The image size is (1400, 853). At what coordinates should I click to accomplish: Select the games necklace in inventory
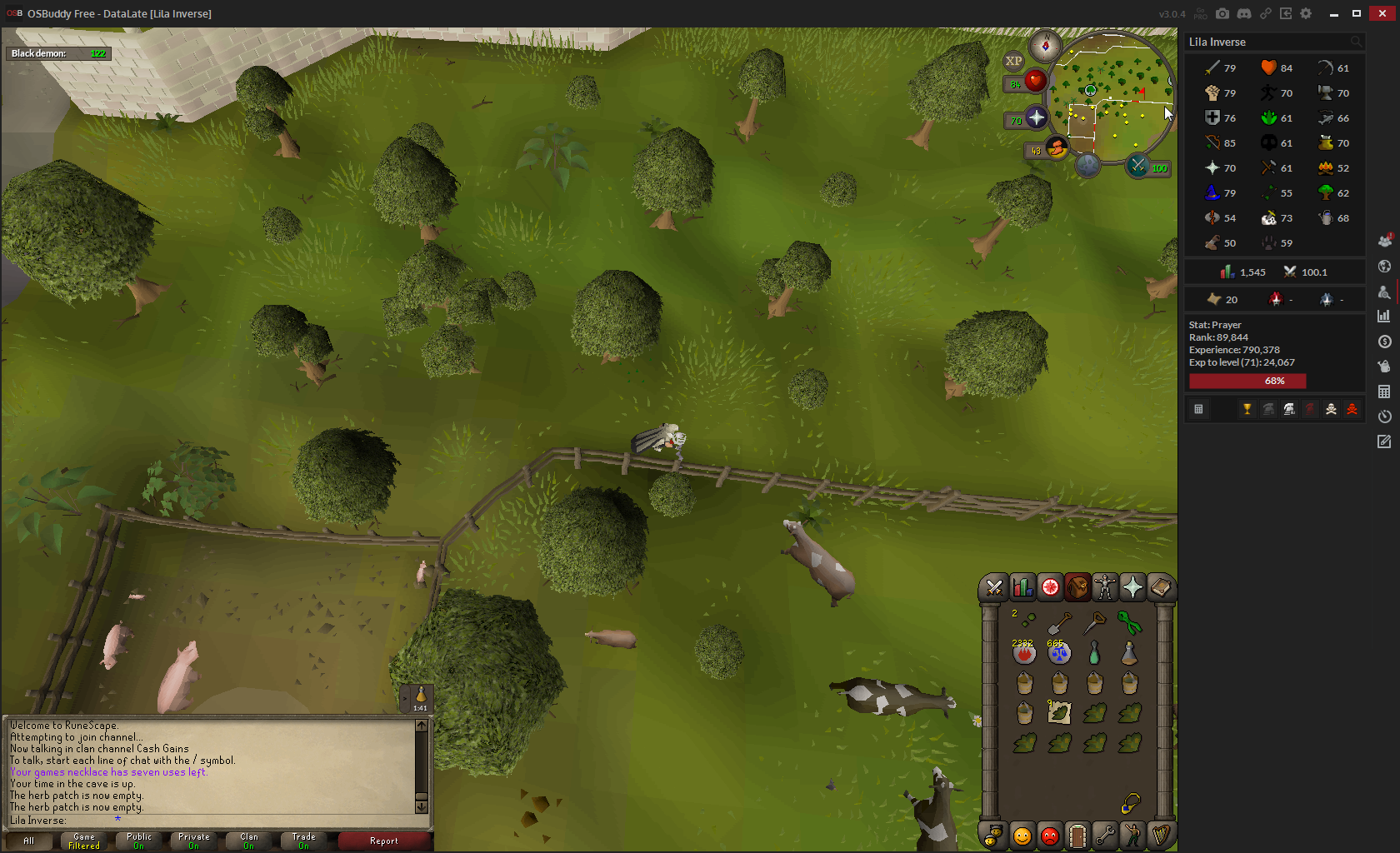1130,803
